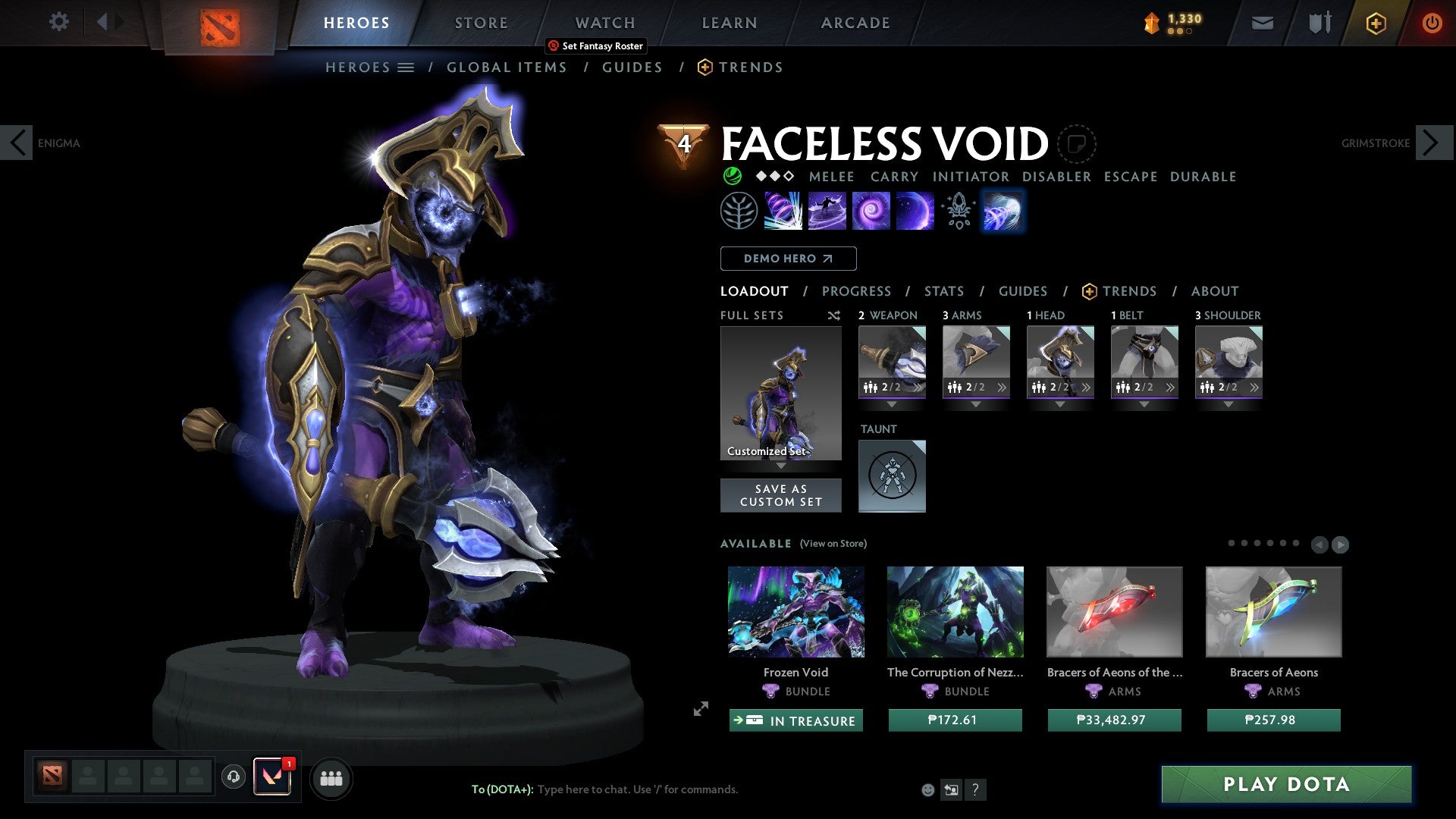Image resolution: width=1456 pixels, height=819 pixels.
Task: Open the Arcade menu item
Action: (x=855, y=22)
